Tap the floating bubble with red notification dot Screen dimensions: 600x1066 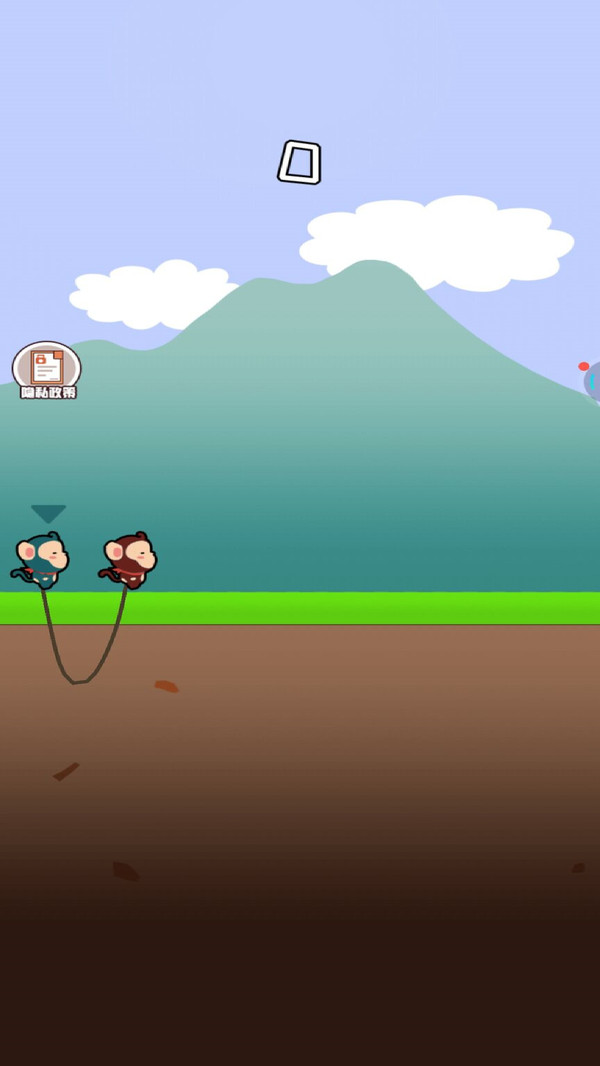pos(592,381)
